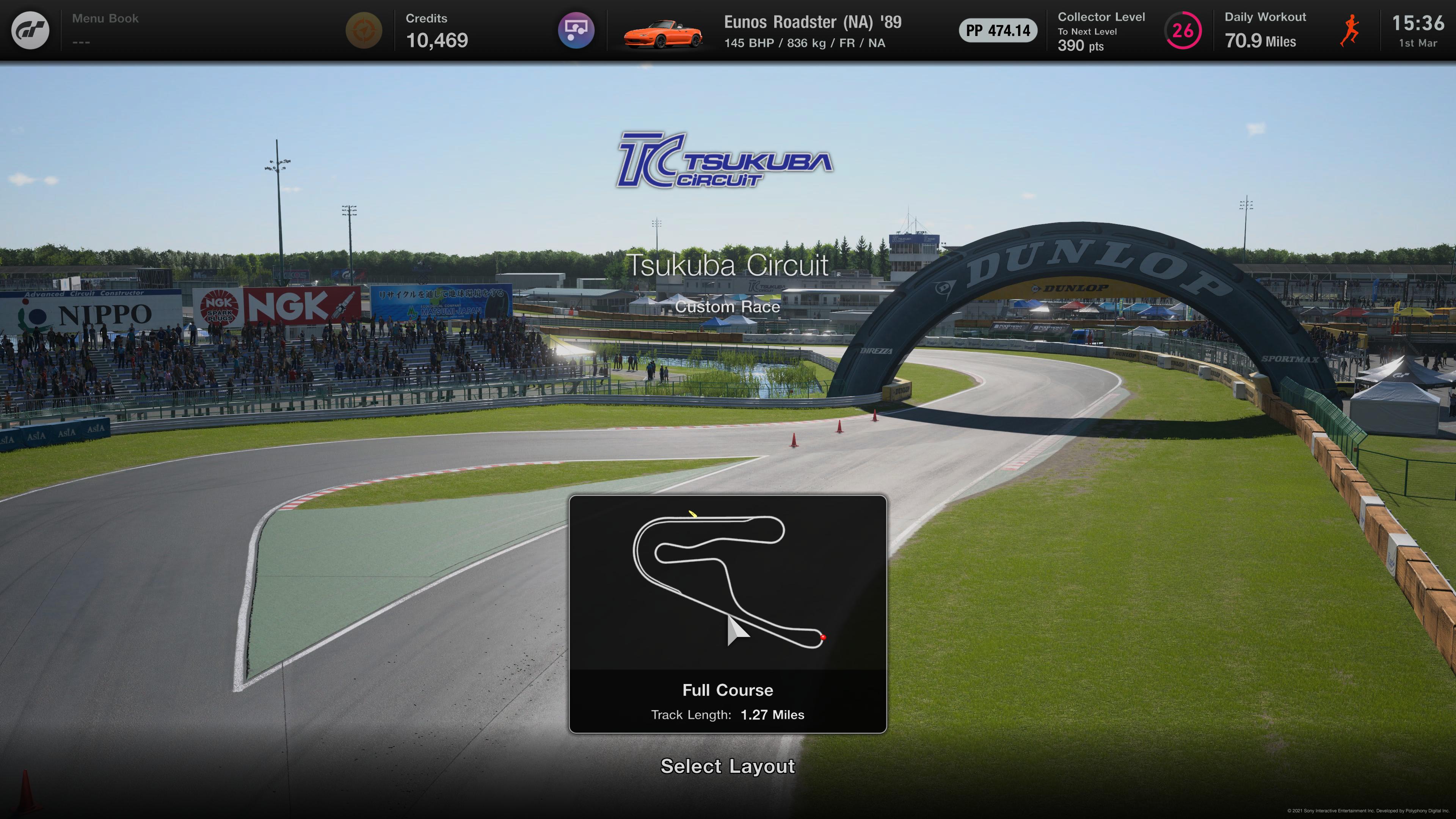Open Collector Level via the pink 26 badge
Image resolution: width=1456 pixels, height=819 pixels.
[x=1183, y=30]
